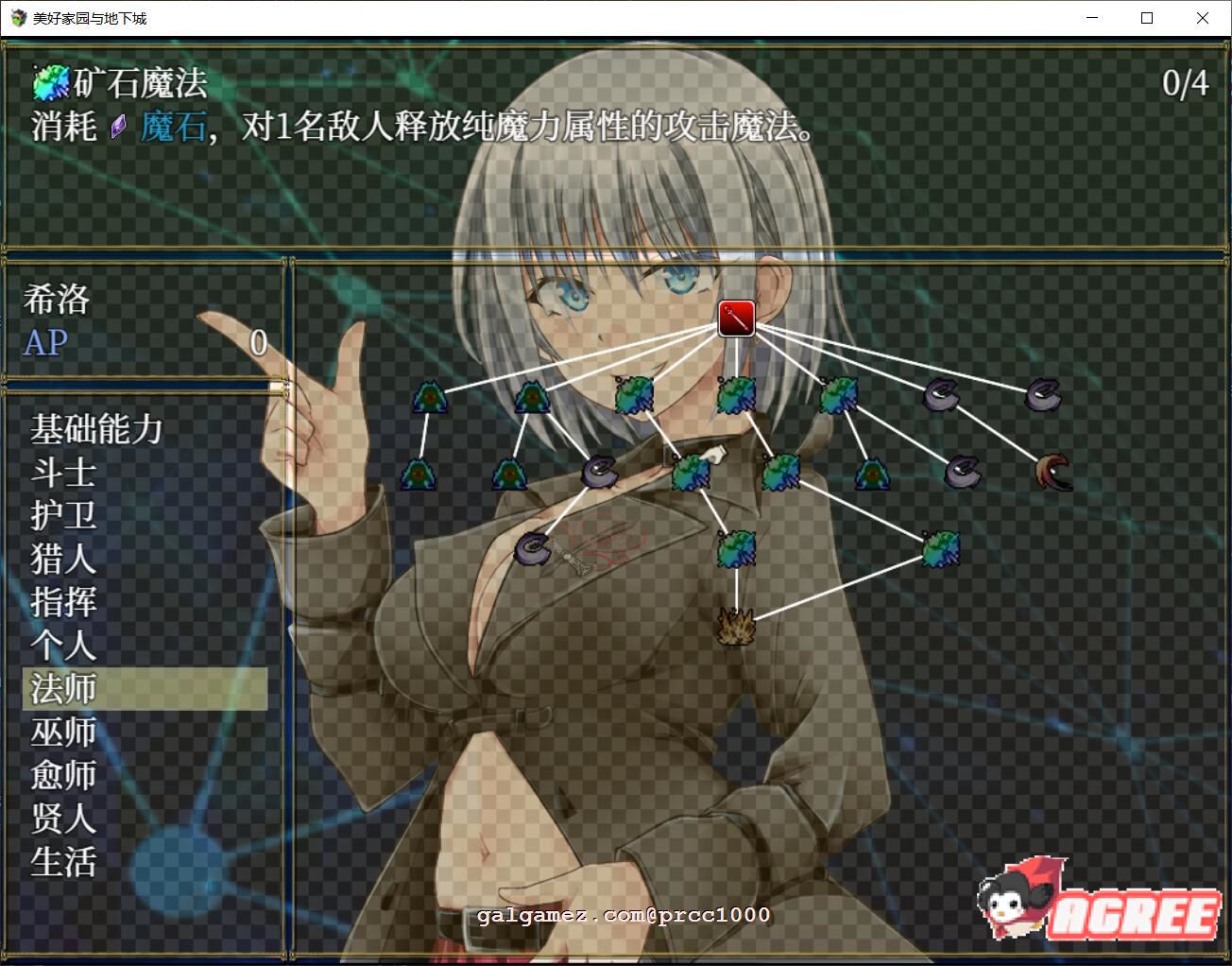Click the crescent moon skill node in the top-right corner
The image size is (1232, 966).
click(x=1043, y=394)
